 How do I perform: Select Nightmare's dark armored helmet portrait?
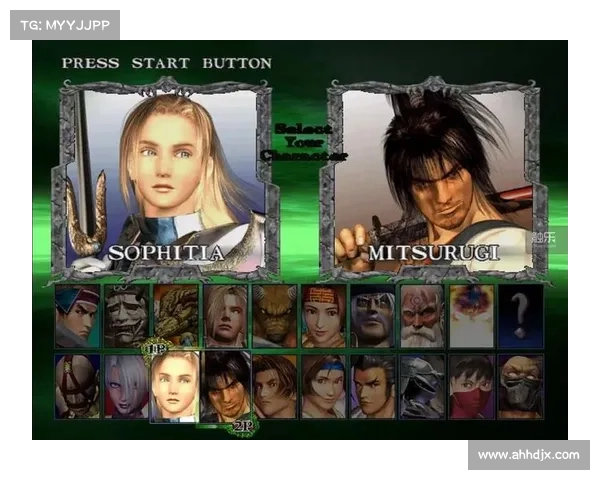point(421,386)
